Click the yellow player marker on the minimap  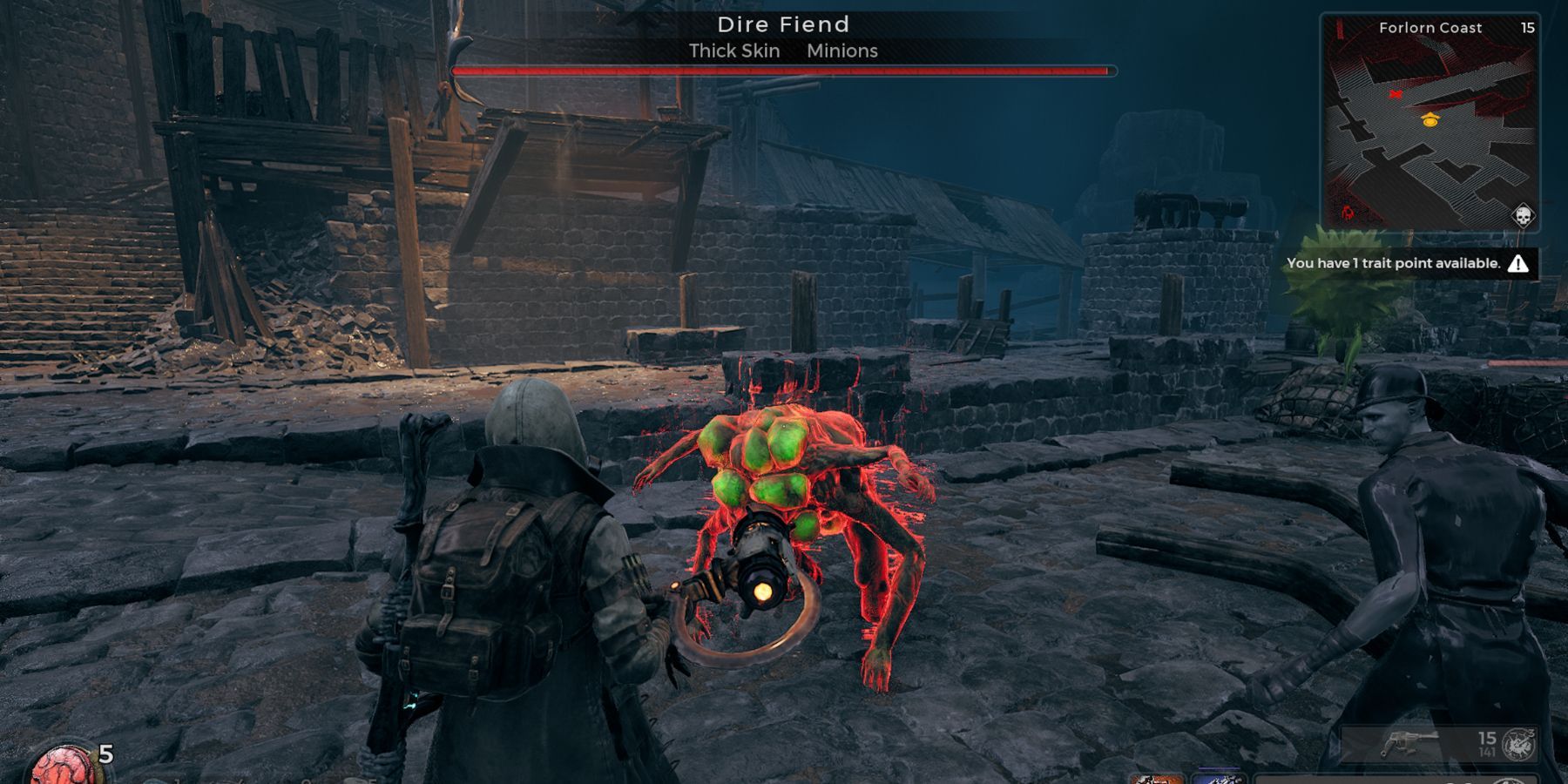[x=1430, y=119]
